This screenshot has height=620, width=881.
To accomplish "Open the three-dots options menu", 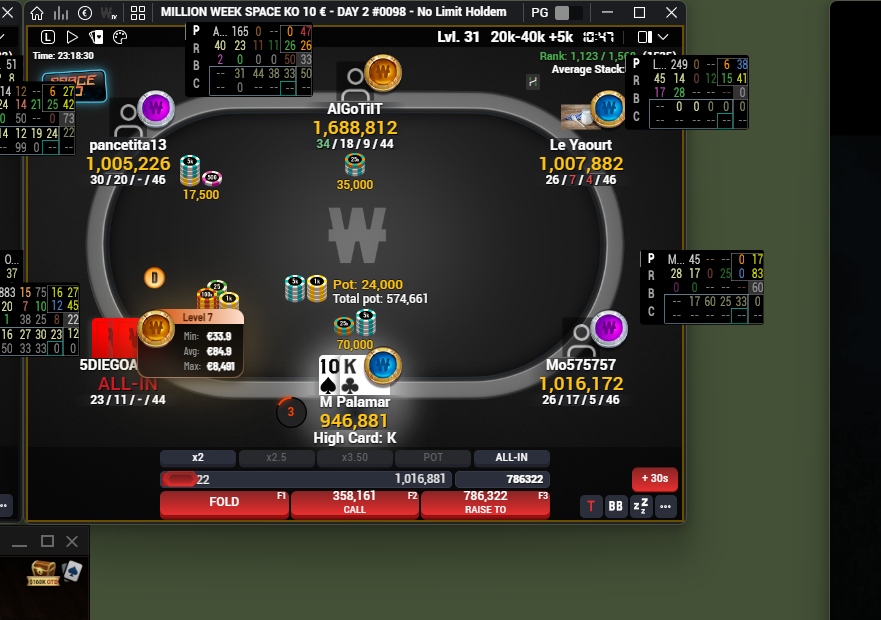I will point(665,507).
